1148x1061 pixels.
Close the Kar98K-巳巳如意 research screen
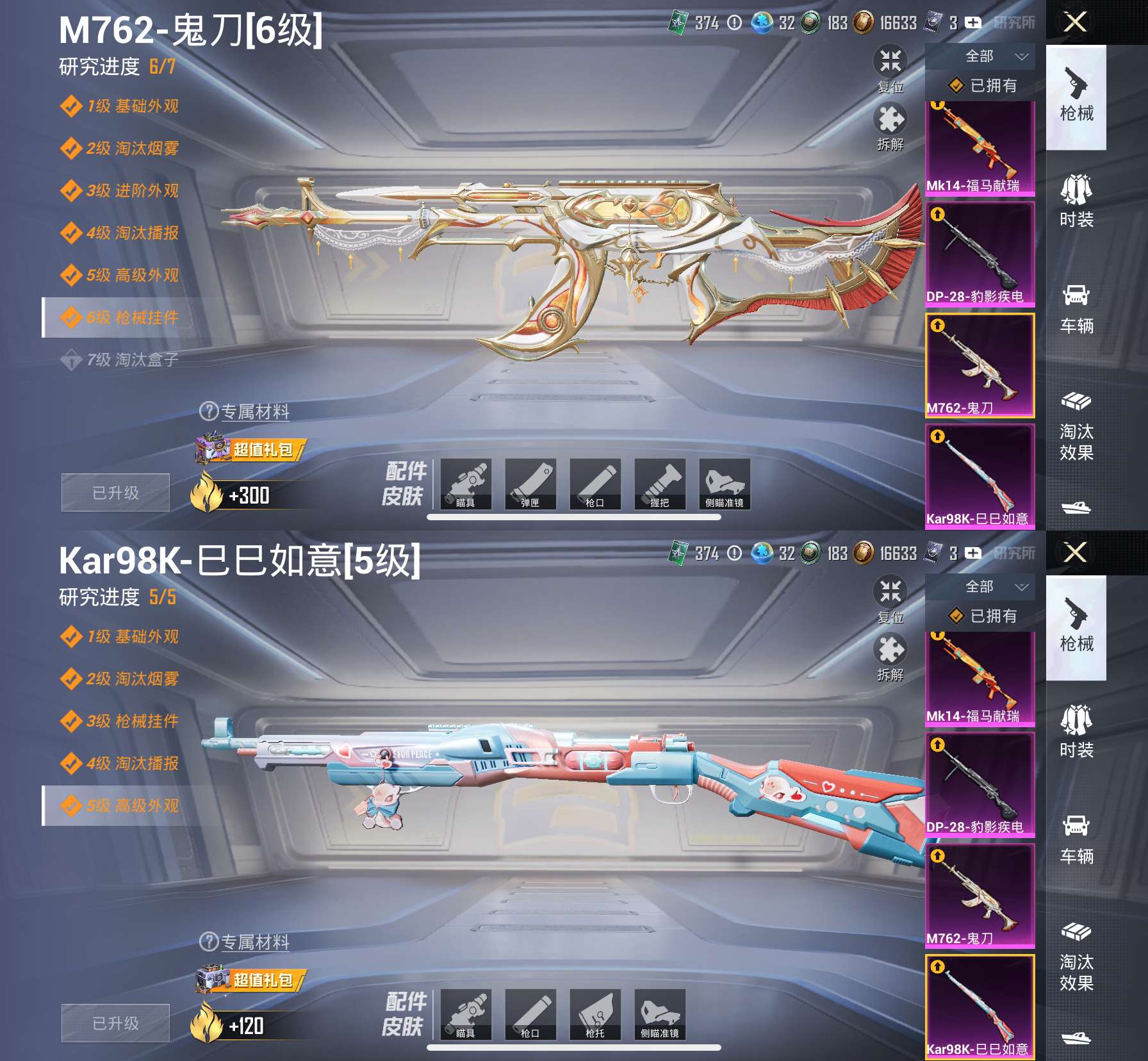click(1075, 552)
